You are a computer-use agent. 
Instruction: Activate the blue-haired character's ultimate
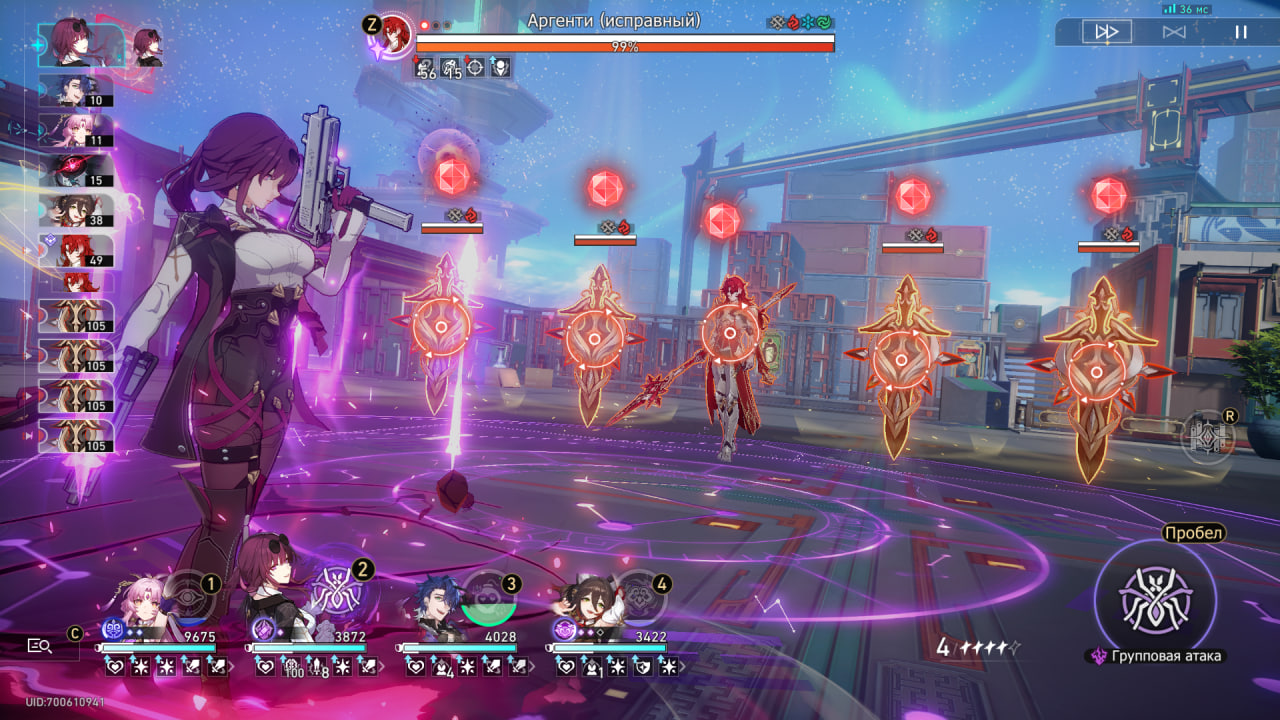click(488, 597)
